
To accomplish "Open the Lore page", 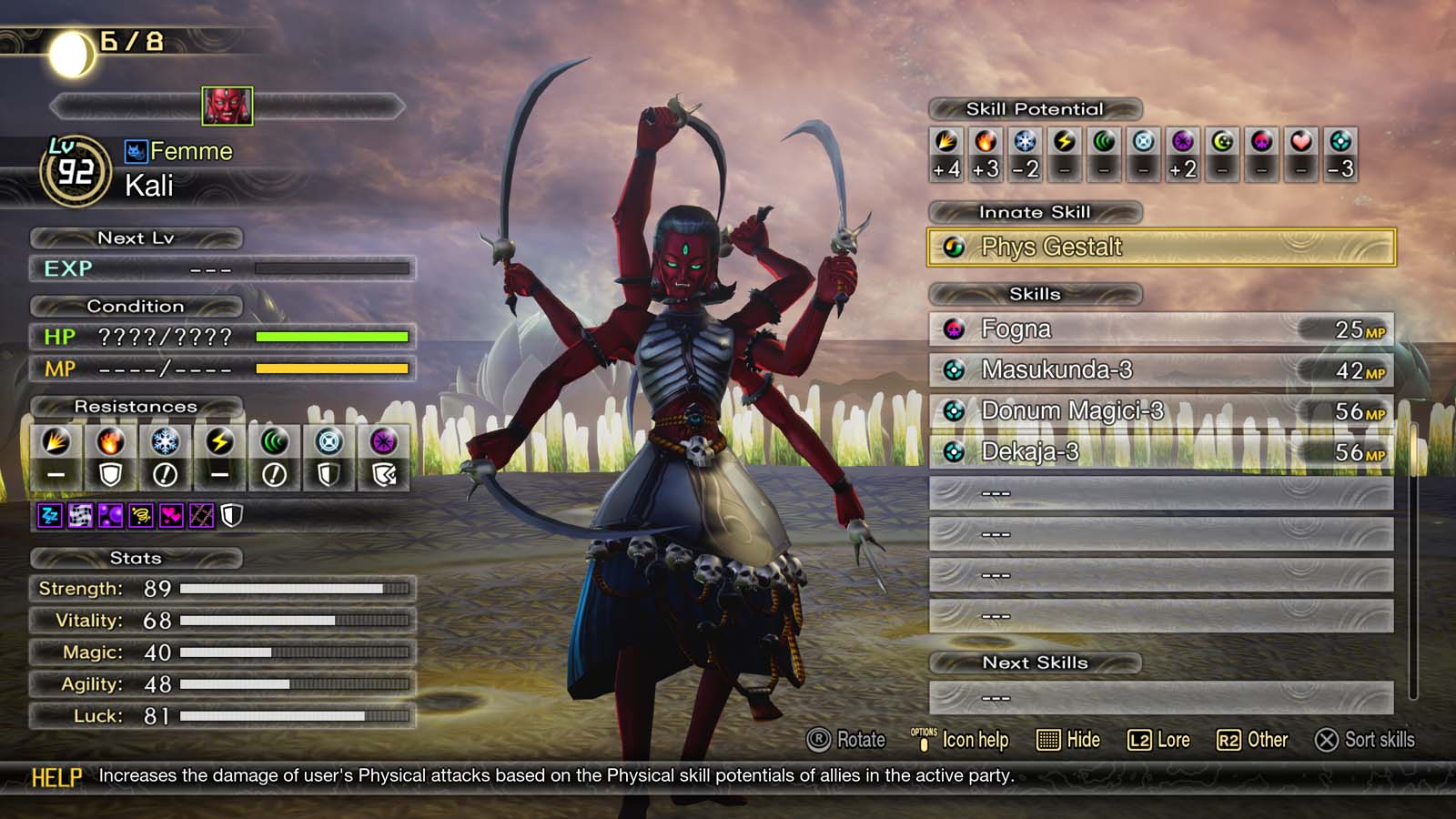I will [x=1158, y=740].
